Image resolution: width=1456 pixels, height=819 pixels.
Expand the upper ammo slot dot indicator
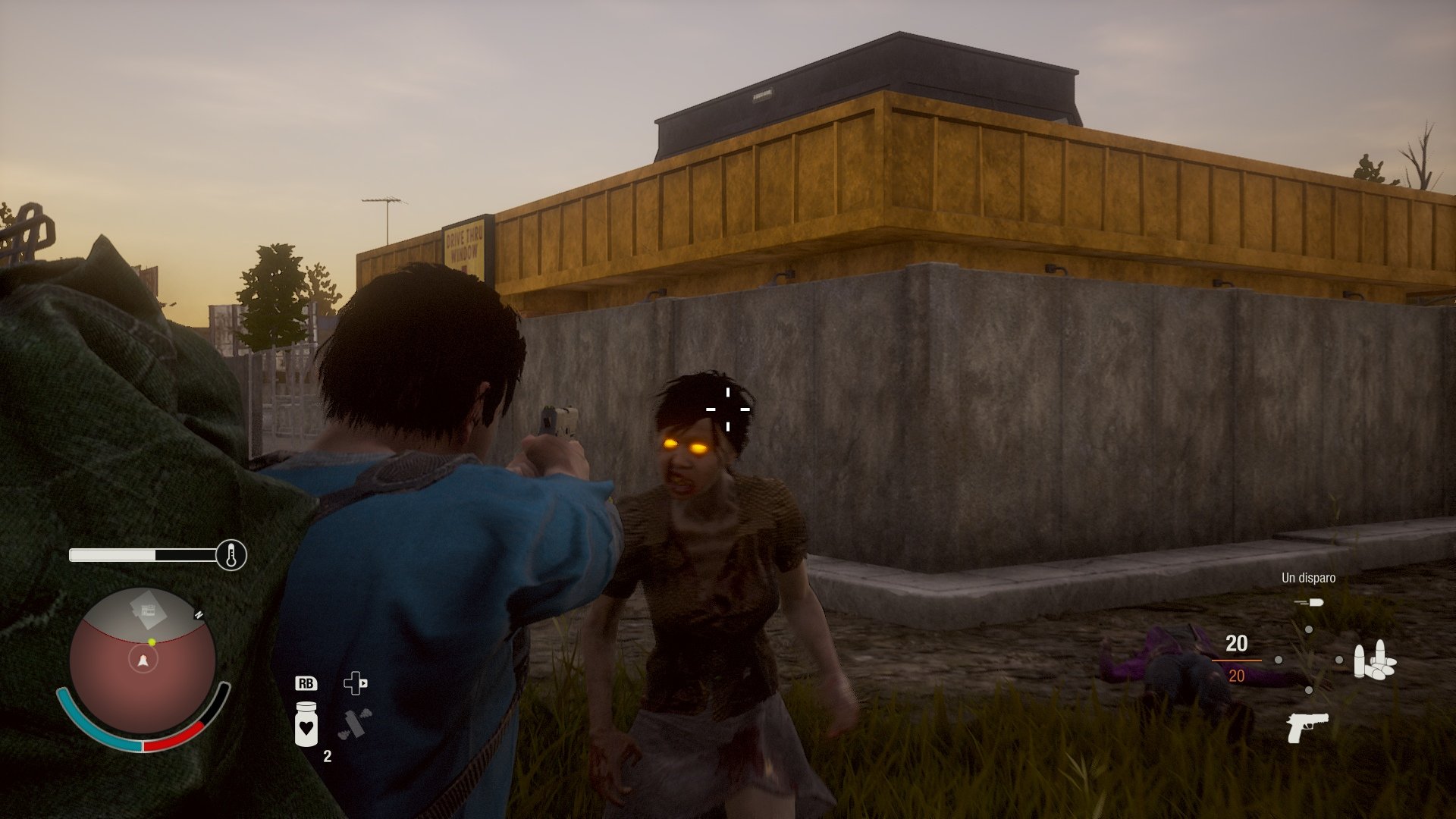click(1310, 630)
